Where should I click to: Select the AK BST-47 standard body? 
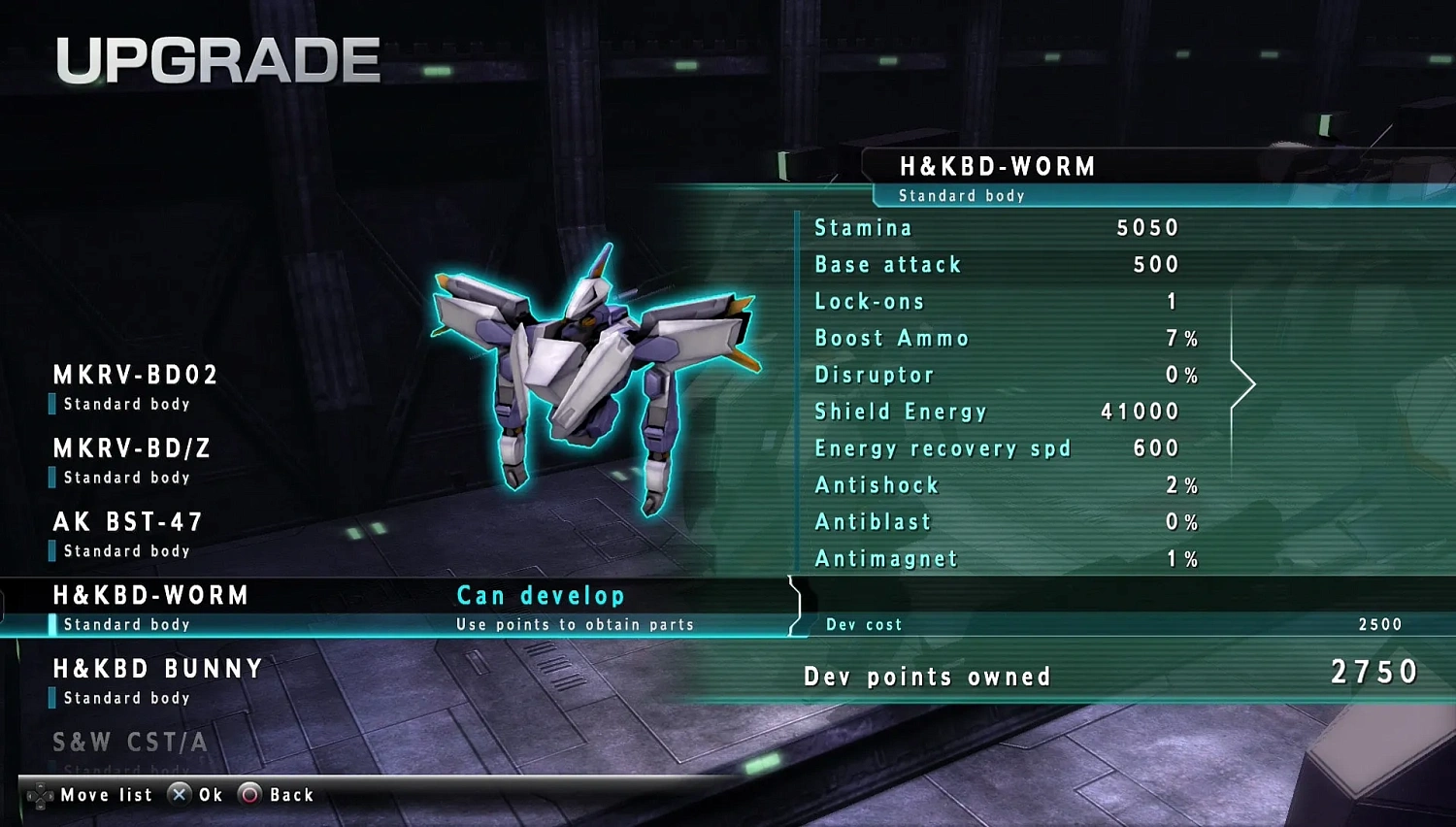click(126, 522)
